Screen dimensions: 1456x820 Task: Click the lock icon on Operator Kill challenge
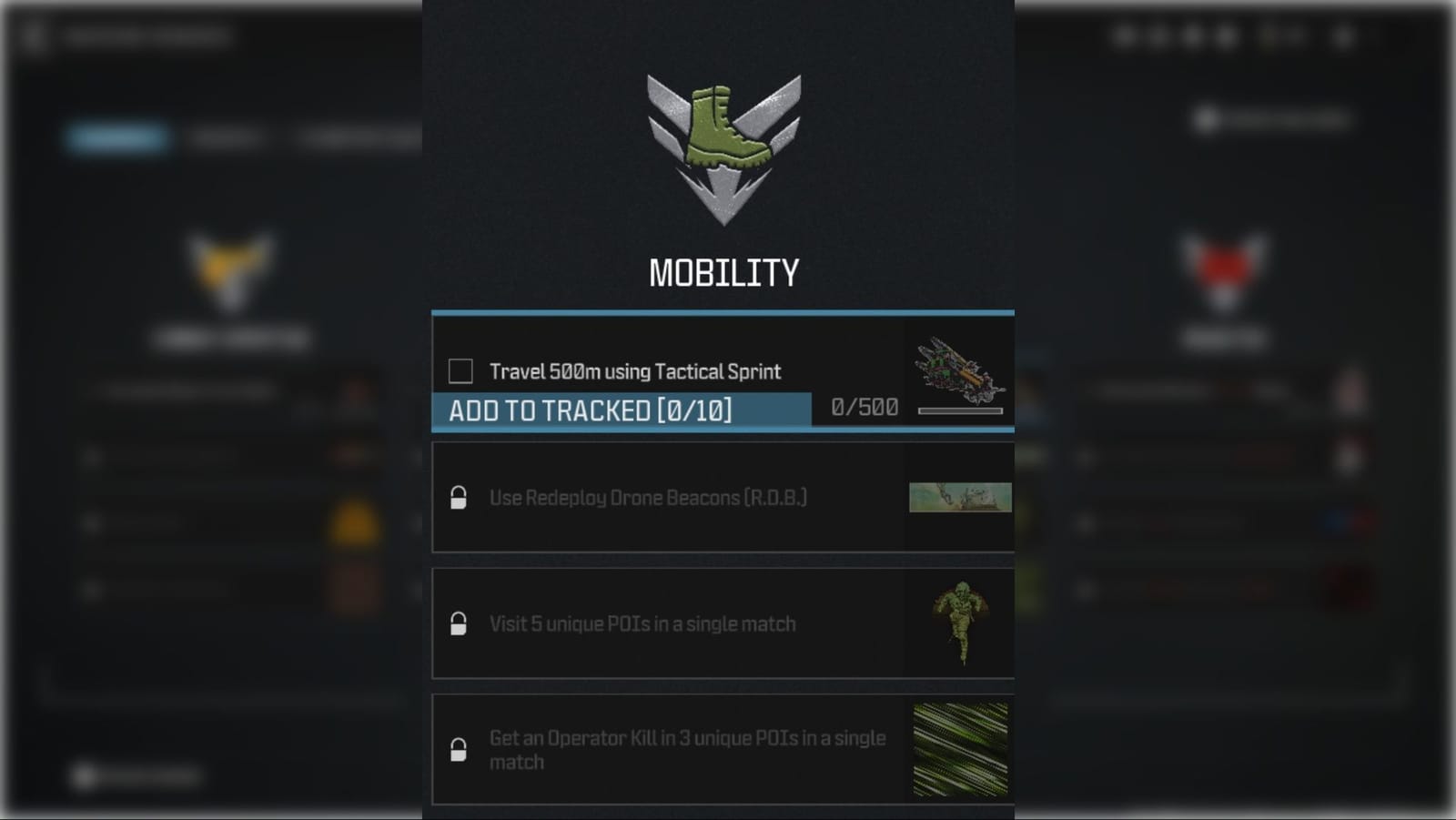[457, 751]
